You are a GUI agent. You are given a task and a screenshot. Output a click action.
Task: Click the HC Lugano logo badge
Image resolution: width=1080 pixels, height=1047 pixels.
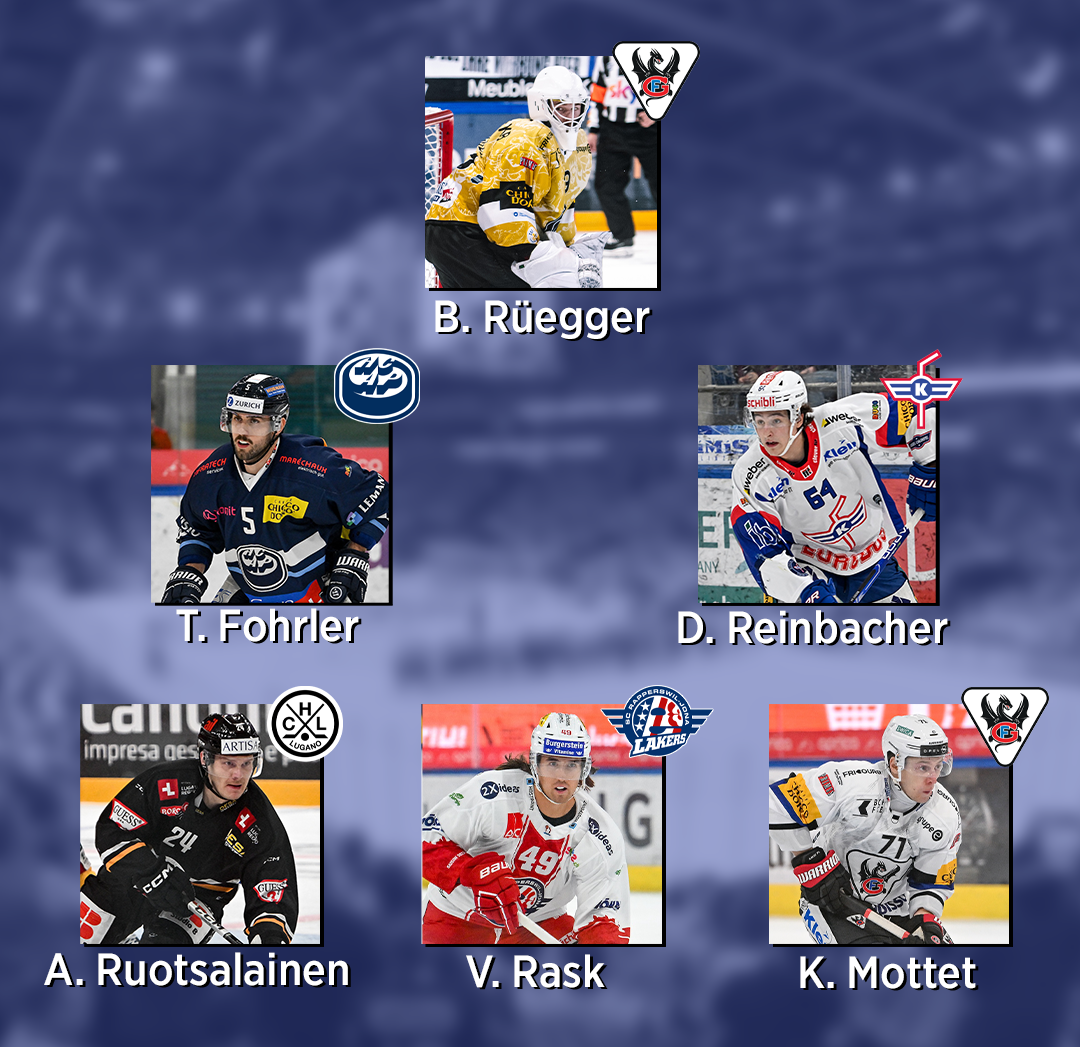[x=306, y=724]
